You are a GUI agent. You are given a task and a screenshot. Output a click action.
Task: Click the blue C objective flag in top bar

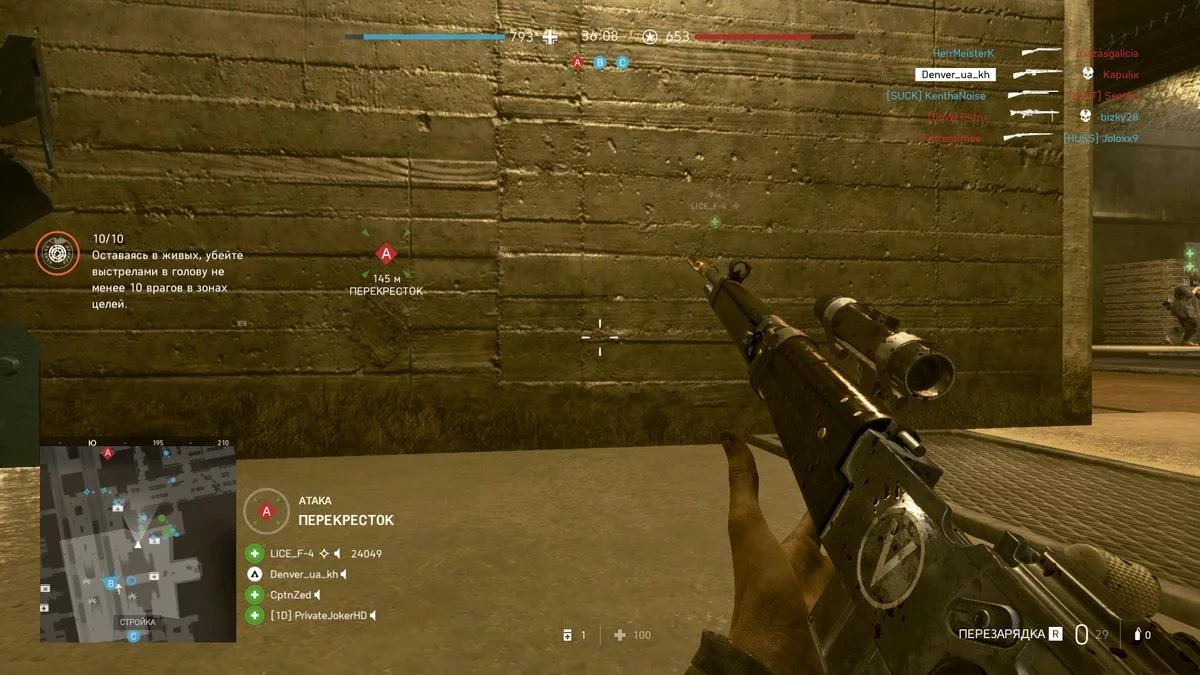622,62
